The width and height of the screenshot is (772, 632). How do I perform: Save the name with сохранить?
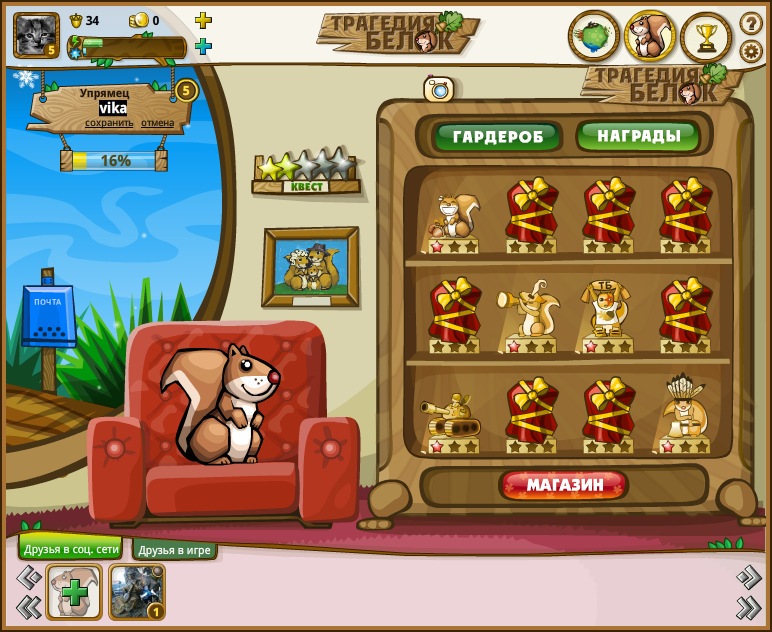click(109, 123)
